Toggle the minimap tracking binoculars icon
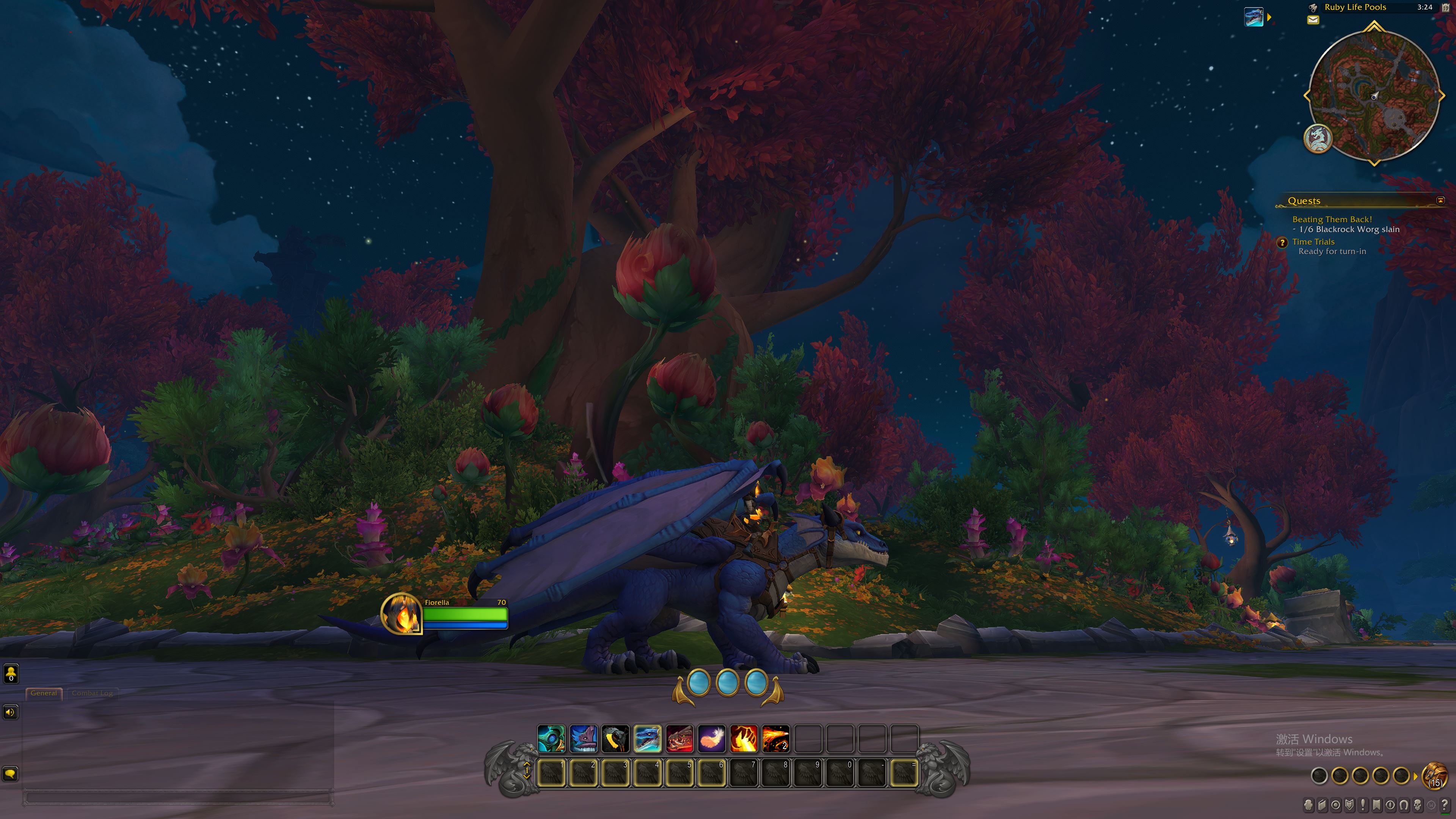This screenshot has width=1456, height=819. (1313, 7)
